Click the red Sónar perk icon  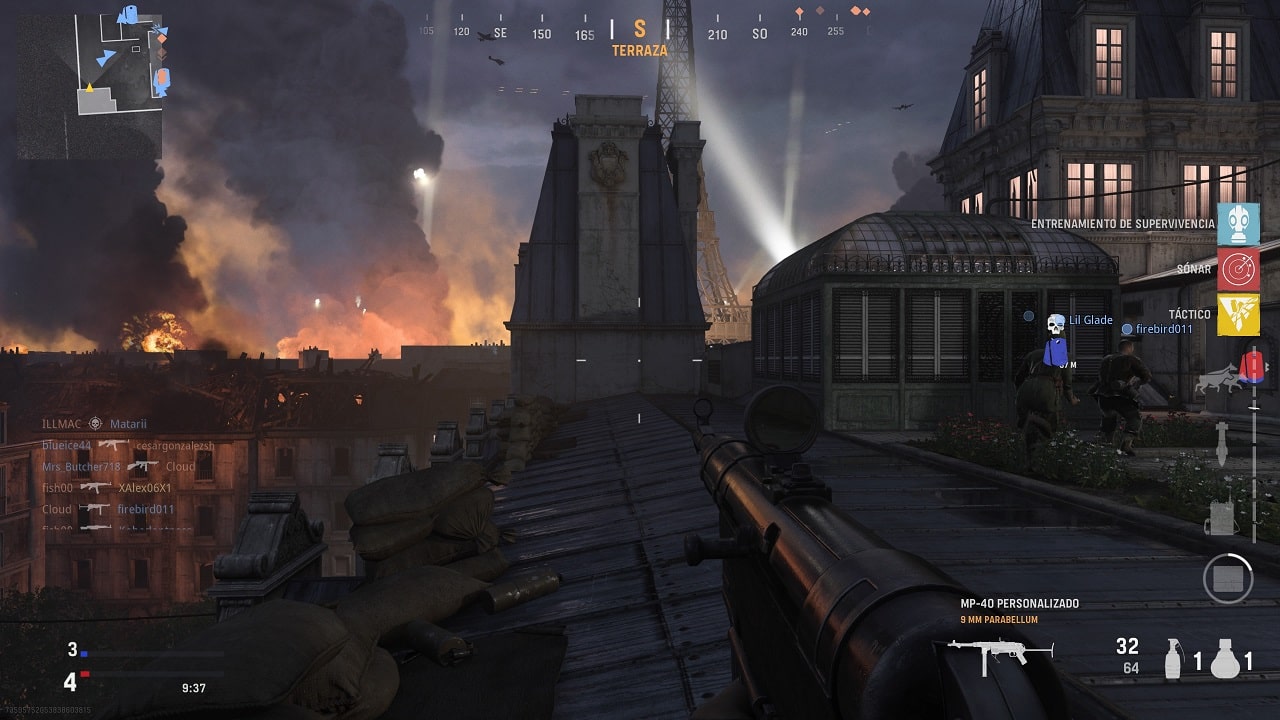[1238, 270]
